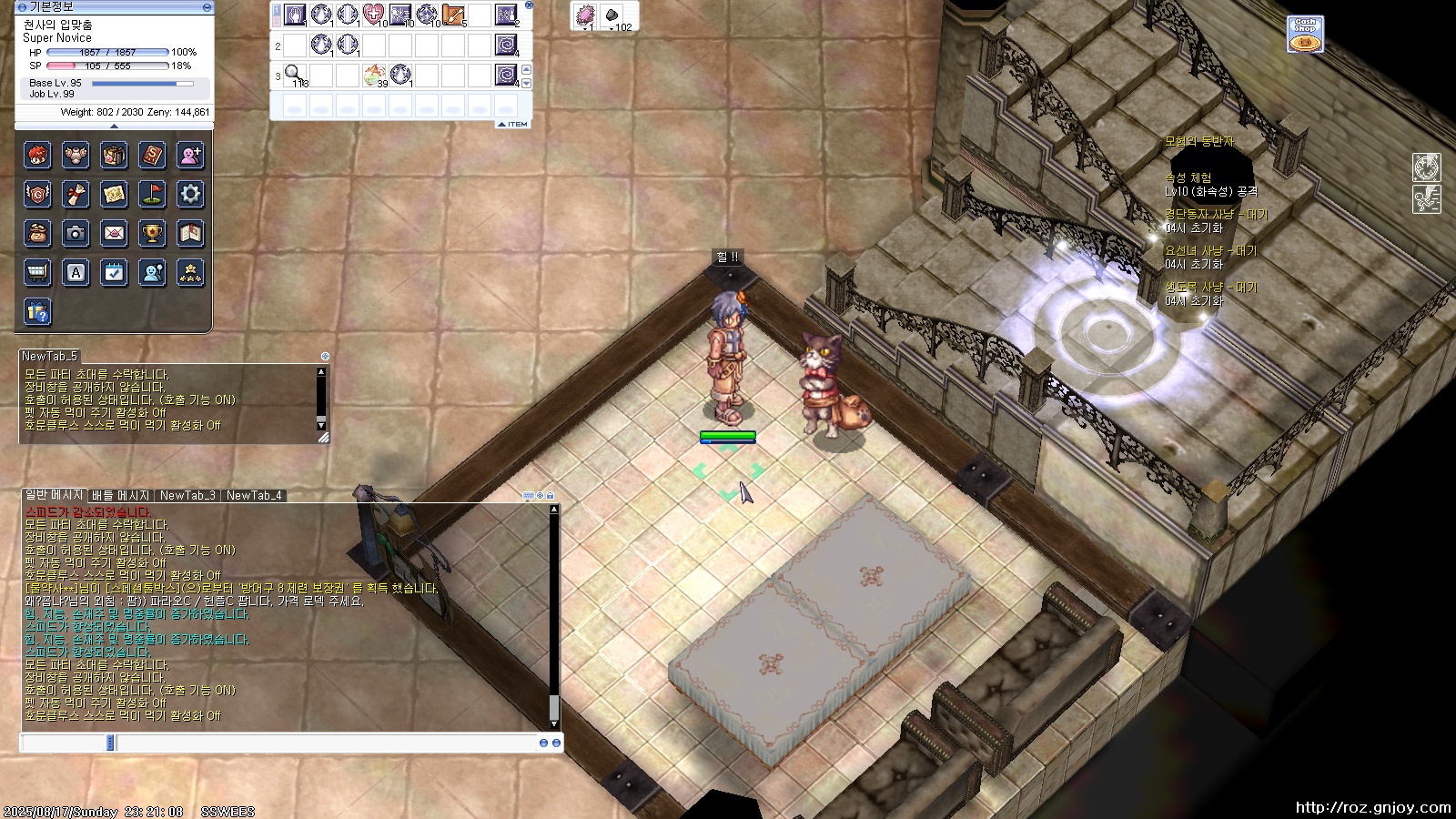Use the red heart heal skill
Image resolution: width=1456 pixels, height=819 pixels.
coord(373,15)
